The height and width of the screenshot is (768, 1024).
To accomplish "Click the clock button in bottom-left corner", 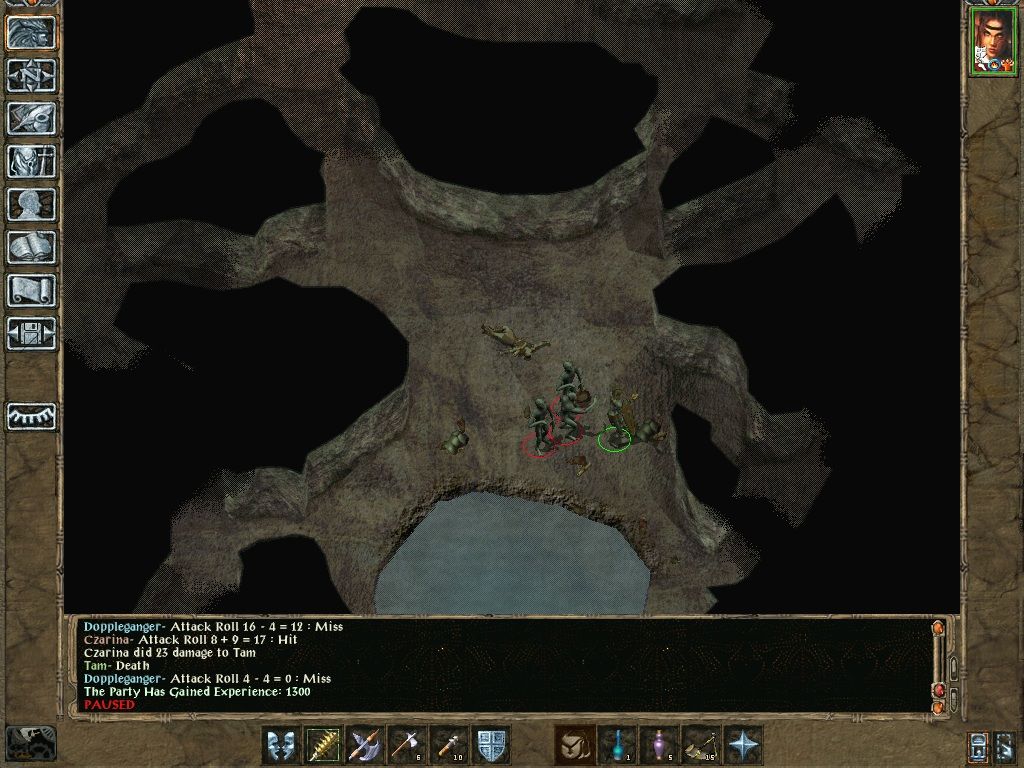I will pyautogui.click(x=30, y=742).
